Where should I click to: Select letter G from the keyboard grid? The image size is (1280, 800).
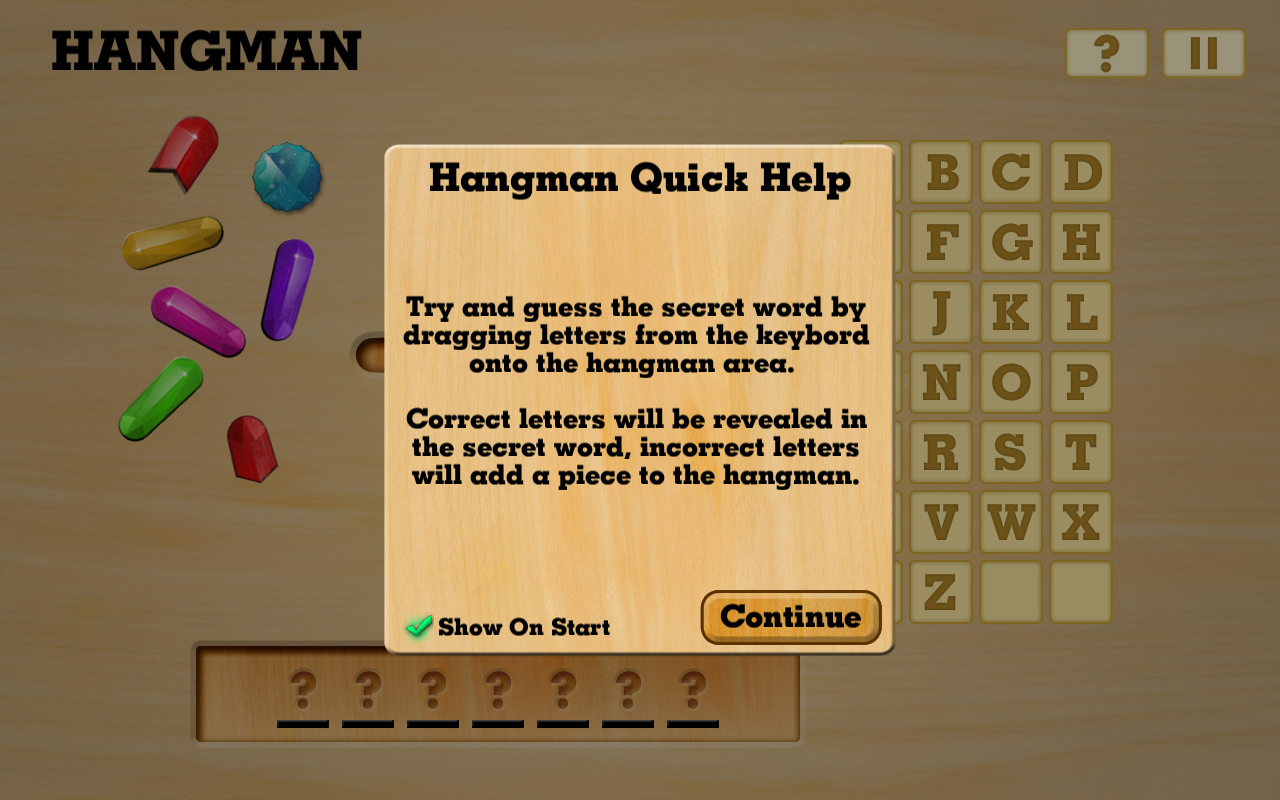1010,242
